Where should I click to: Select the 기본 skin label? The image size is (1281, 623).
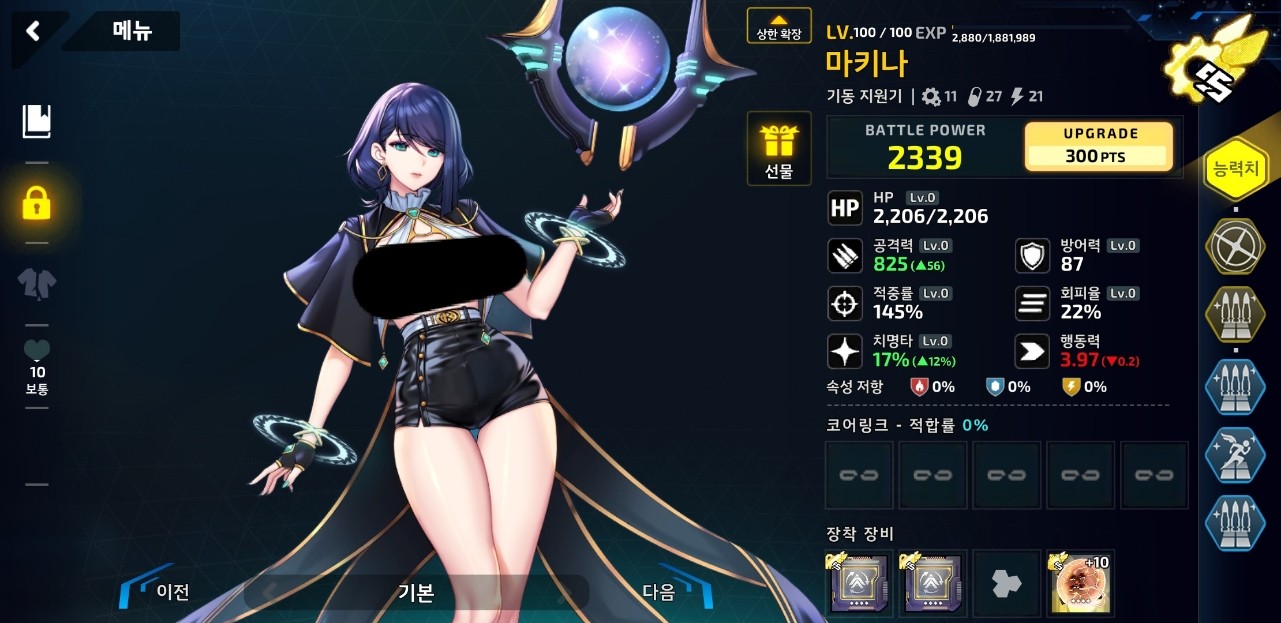415,592
